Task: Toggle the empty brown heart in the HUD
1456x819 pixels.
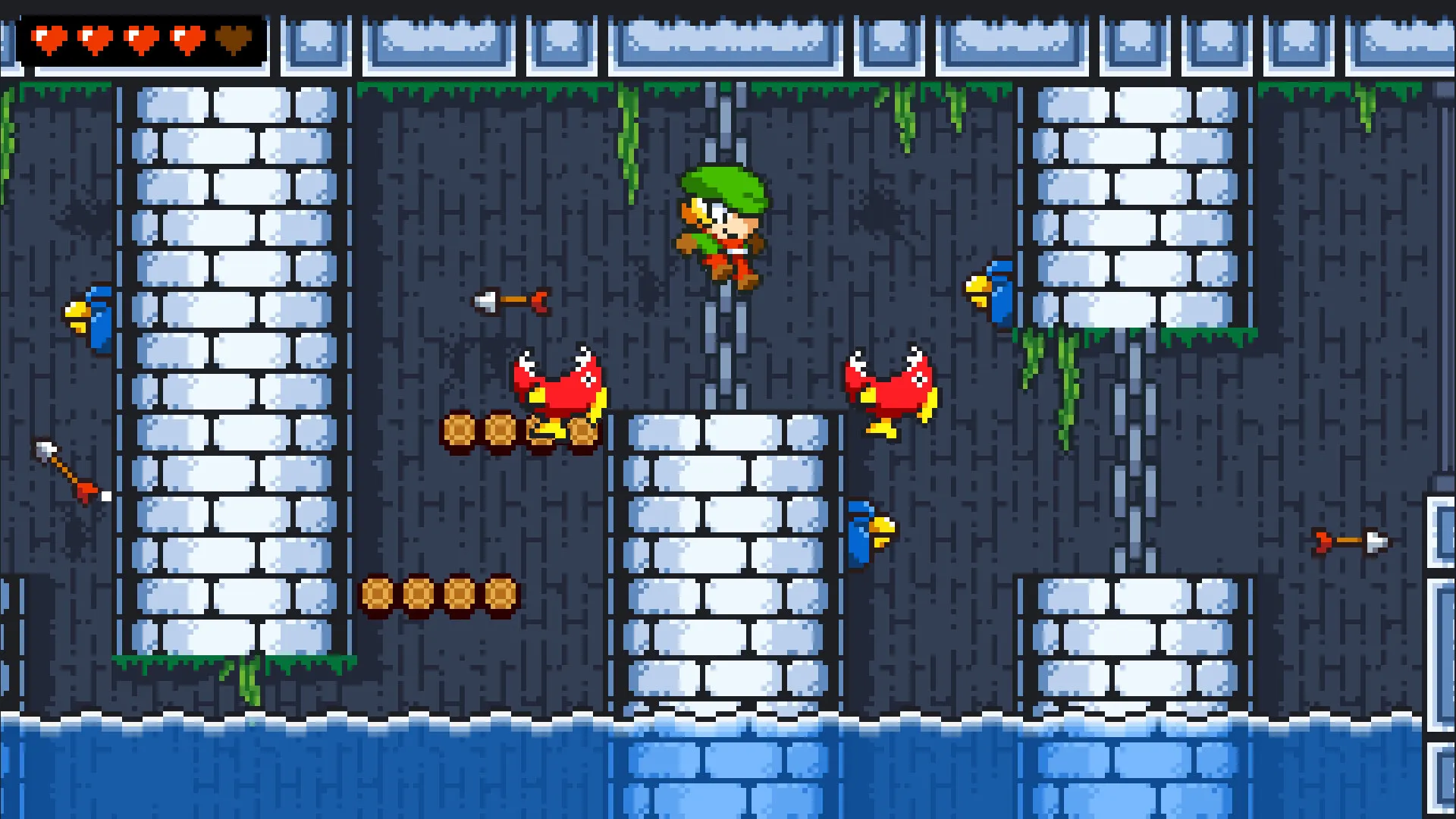Action: [x=235, y=38]
